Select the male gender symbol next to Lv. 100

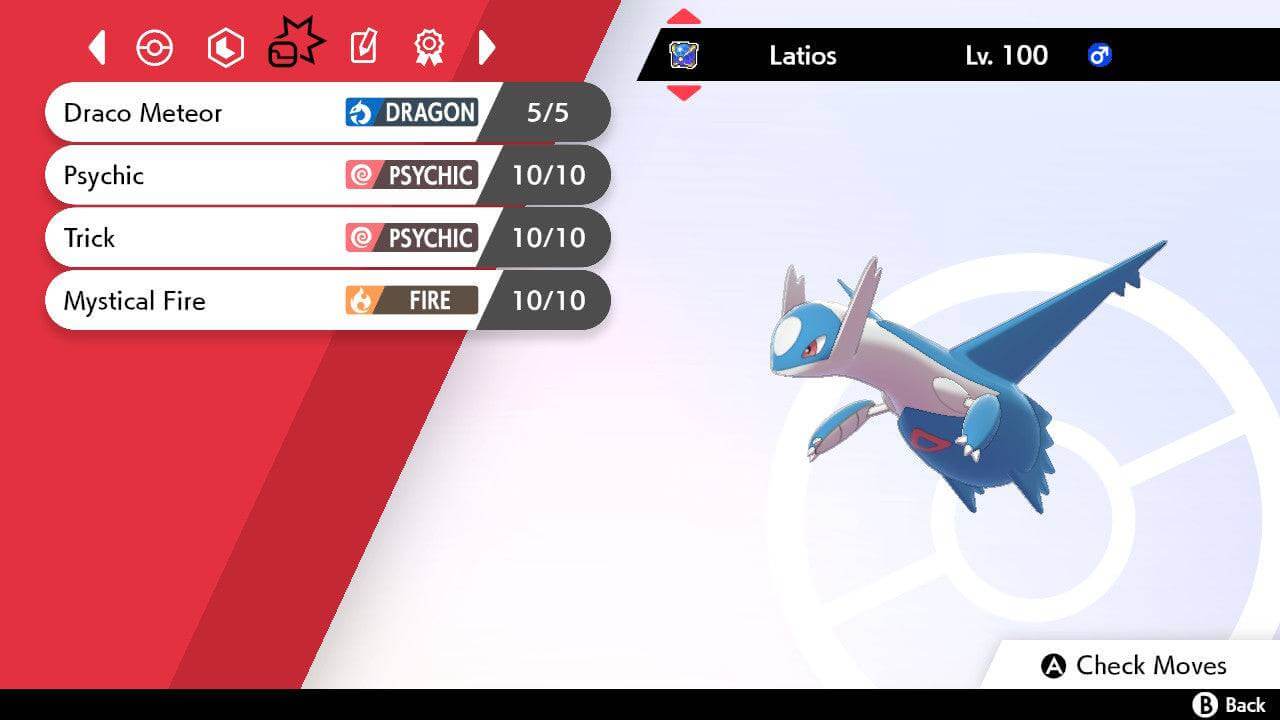[1098, 56]
